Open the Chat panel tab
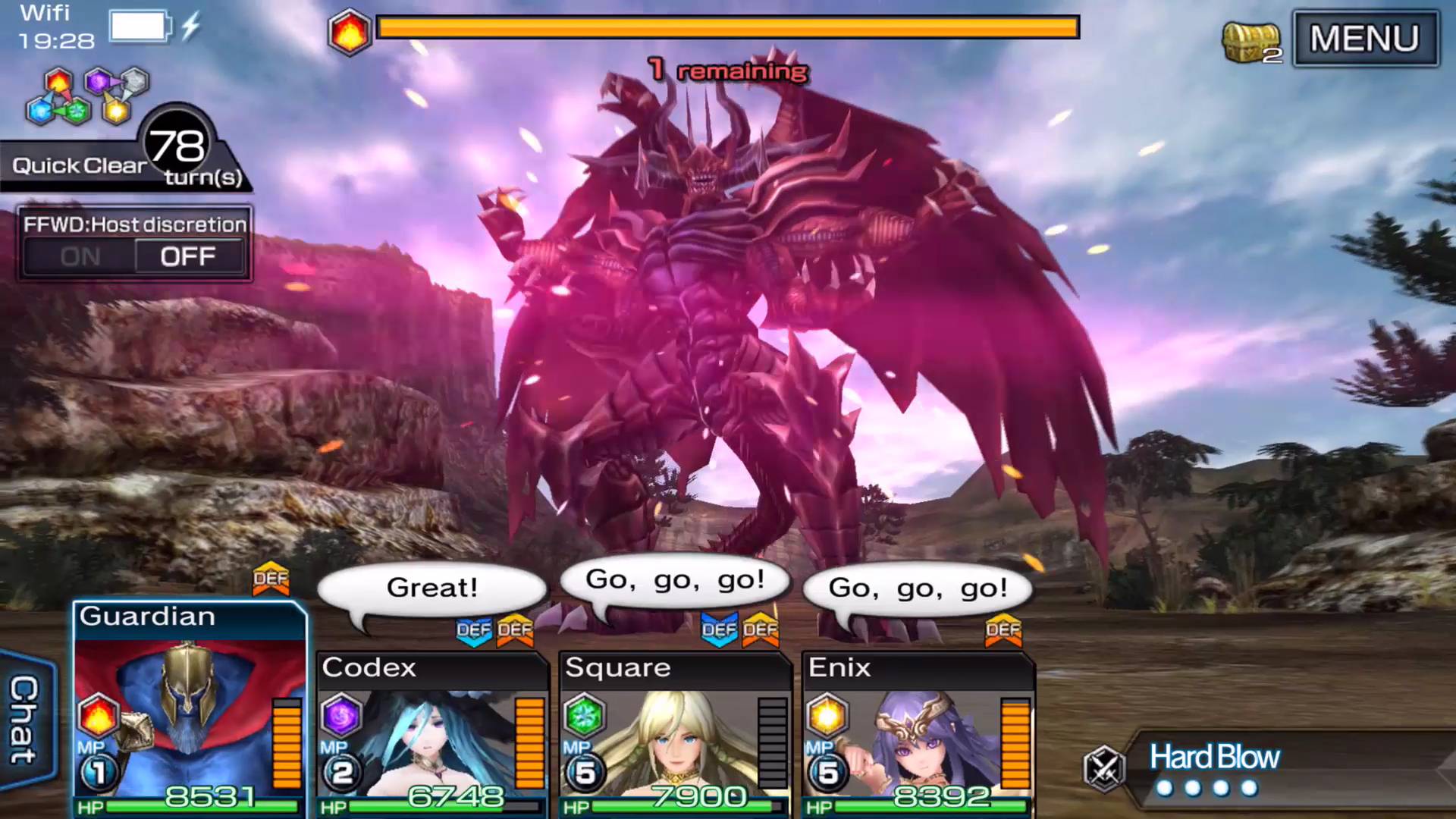1456x819 pixels. [25, 719]
